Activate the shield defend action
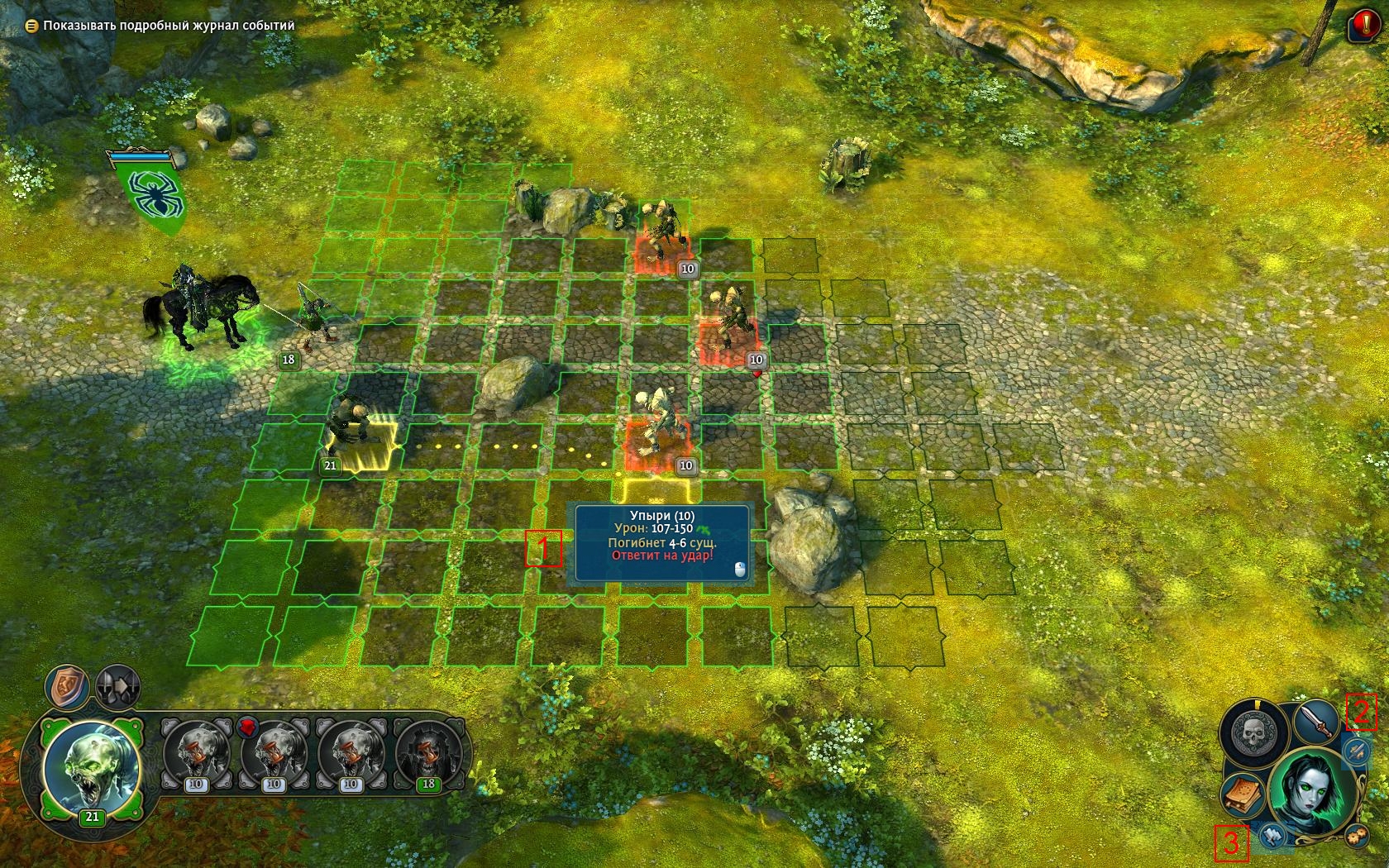This screenshot has width=1389, height=868. pos(68,686)
